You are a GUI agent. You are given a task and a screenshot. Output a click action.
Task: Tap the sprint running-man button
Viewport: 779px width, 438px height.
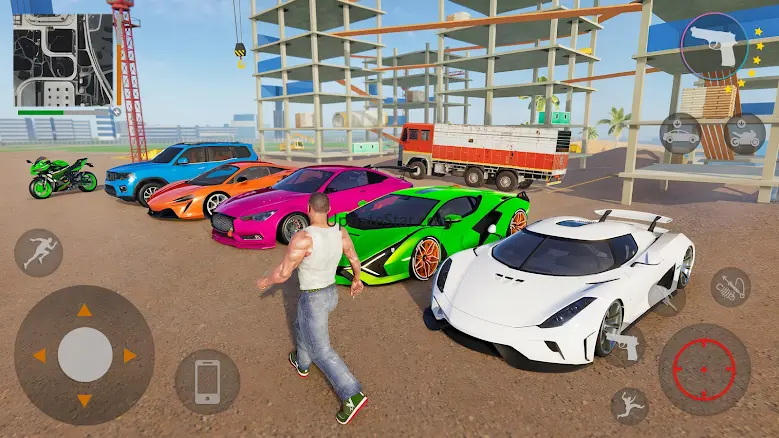pos(39,252)
